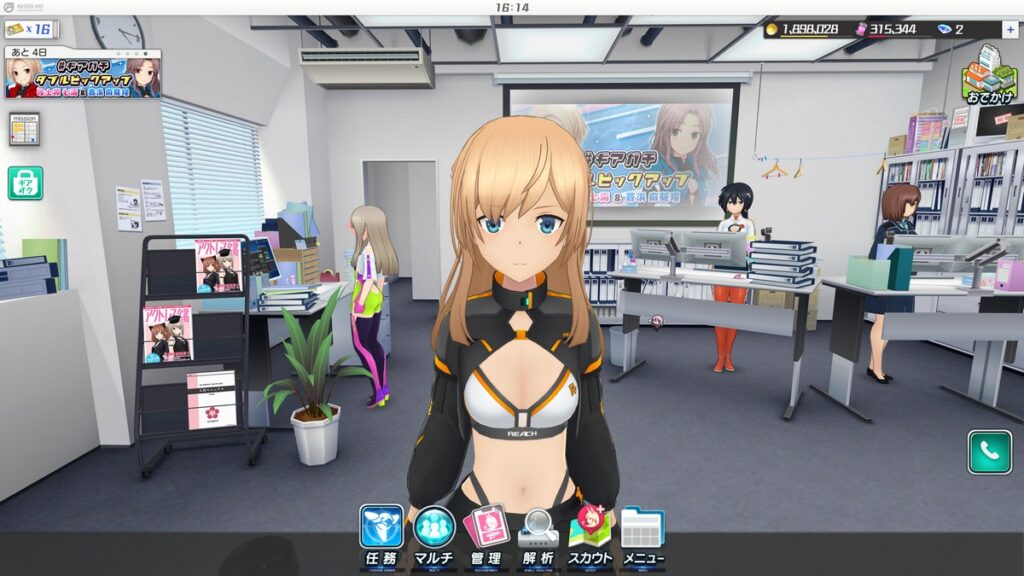The image size is (1024, 576).
Task: Open the green ギアオク bag shop
Action: coord(25,182)
